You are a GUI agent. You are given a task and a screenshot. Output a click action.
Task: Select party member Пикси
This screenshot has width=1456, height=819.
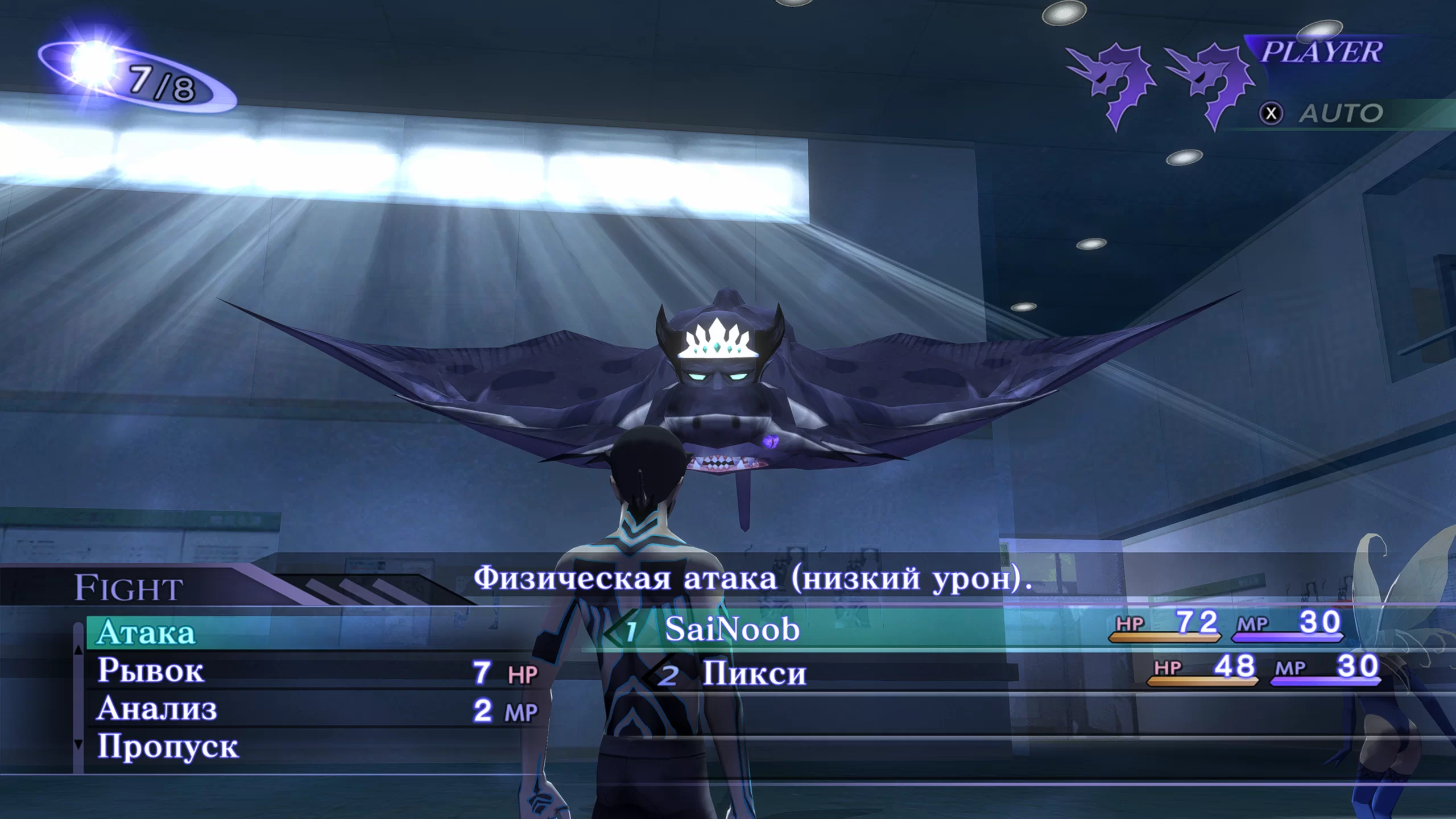[x=754, y=674]
